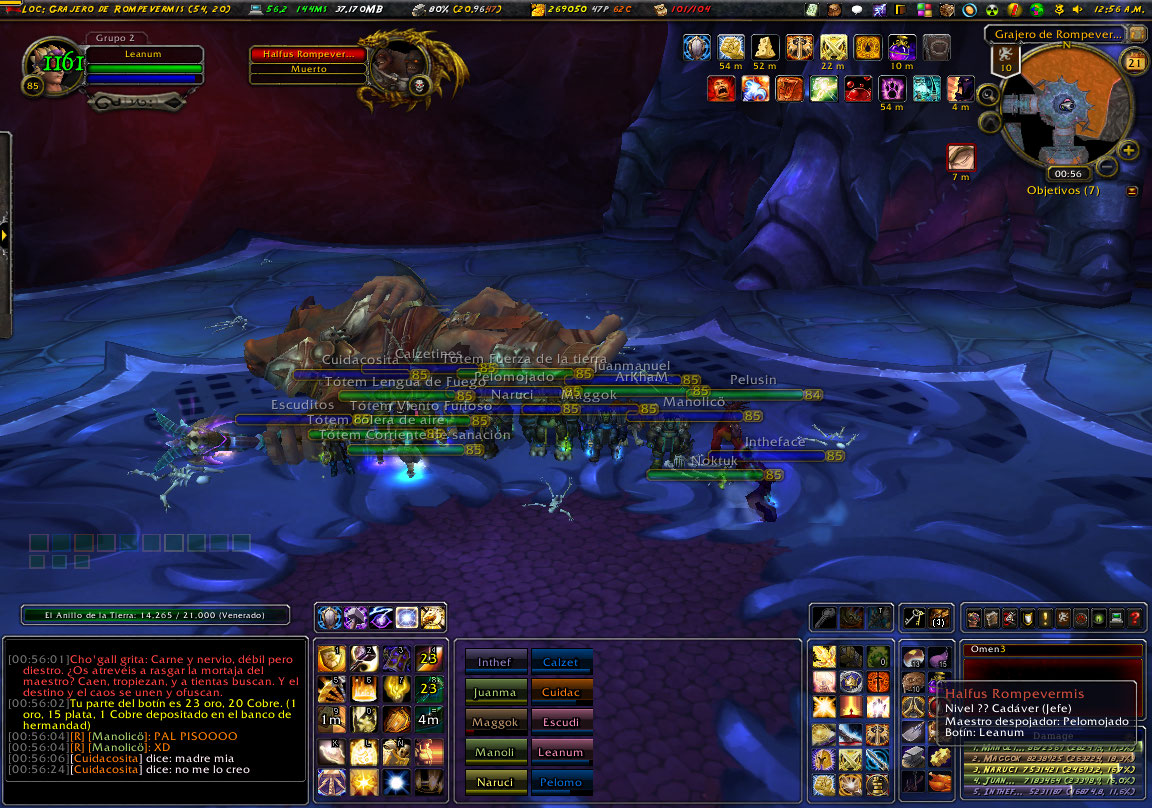Click the purple paw buff icon

pos(891,89)
